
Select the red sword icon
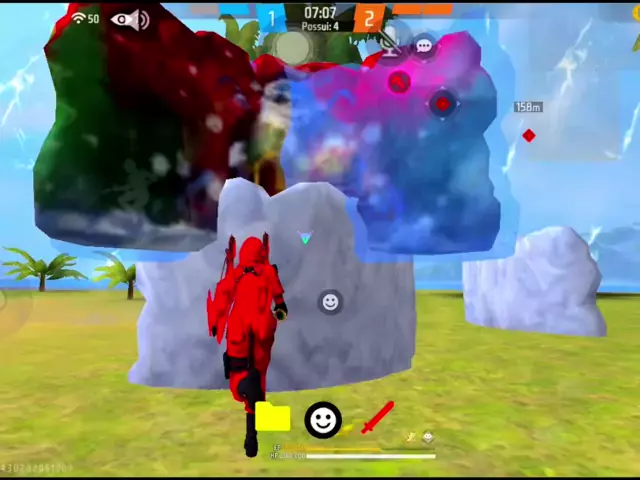pos(377,417)
